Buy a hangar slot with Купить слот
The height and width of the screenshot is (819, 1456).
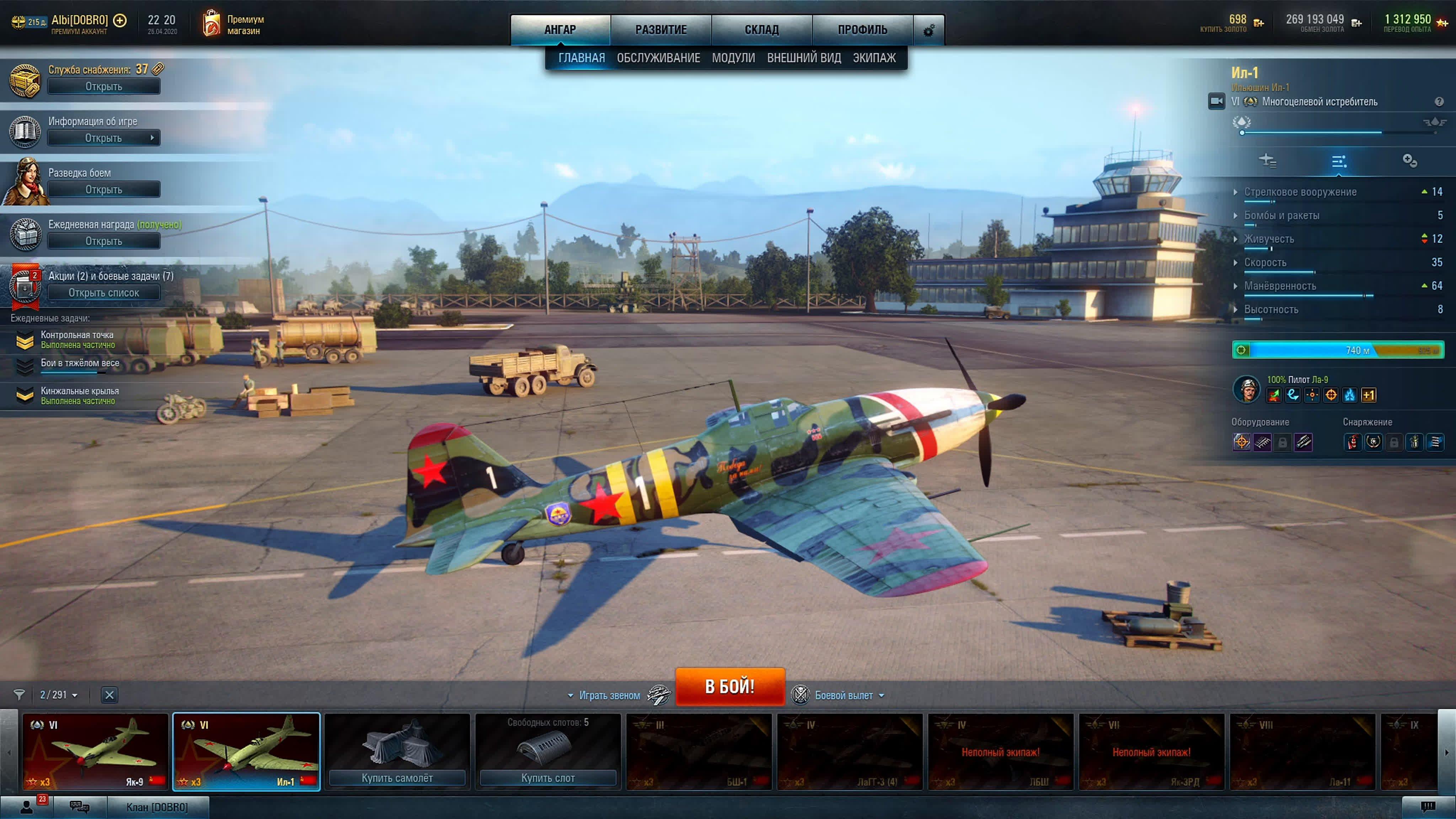pyautogui.click(x=548, y=778)
